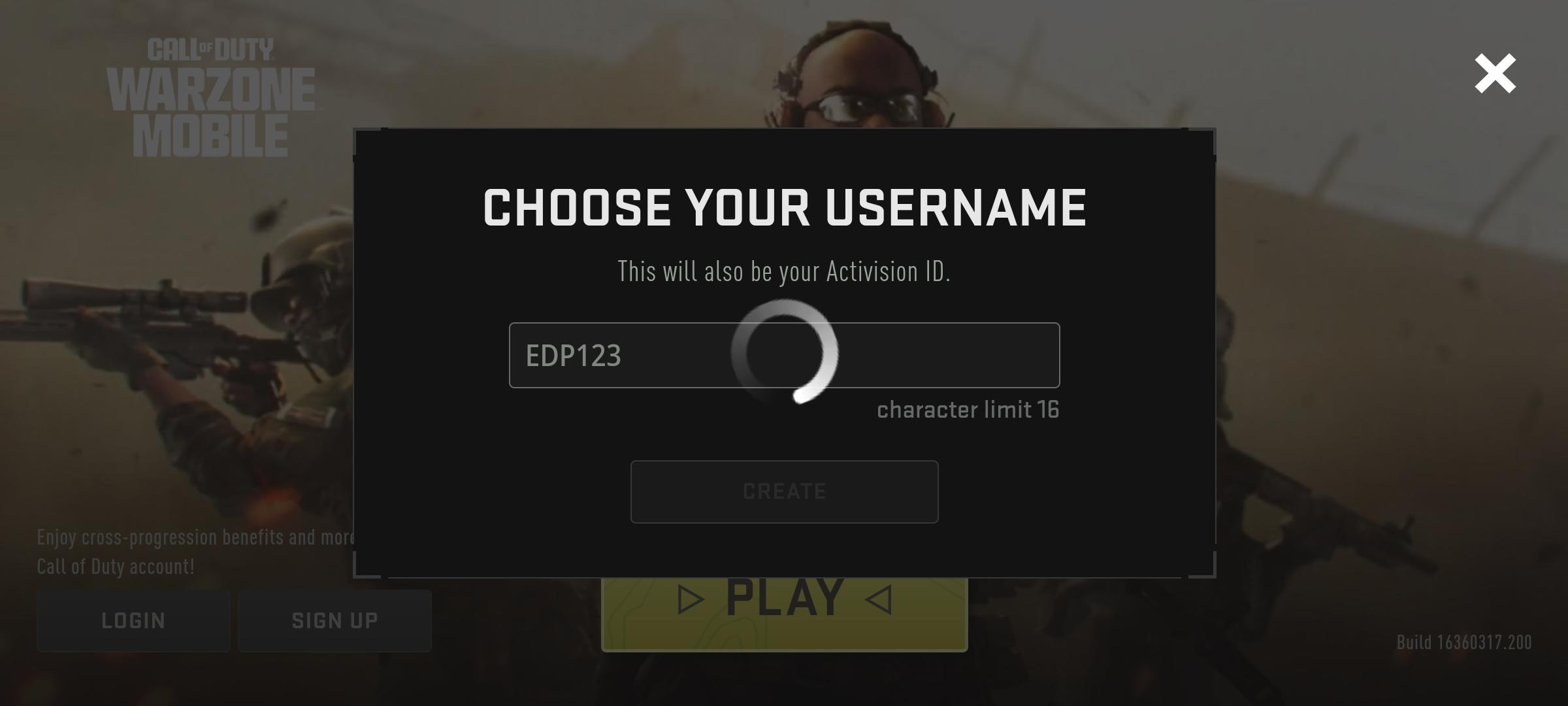The width and height of the screenshot is (1568, 706).
Task: Select the CREATE button
Action: tap(784, 492)
